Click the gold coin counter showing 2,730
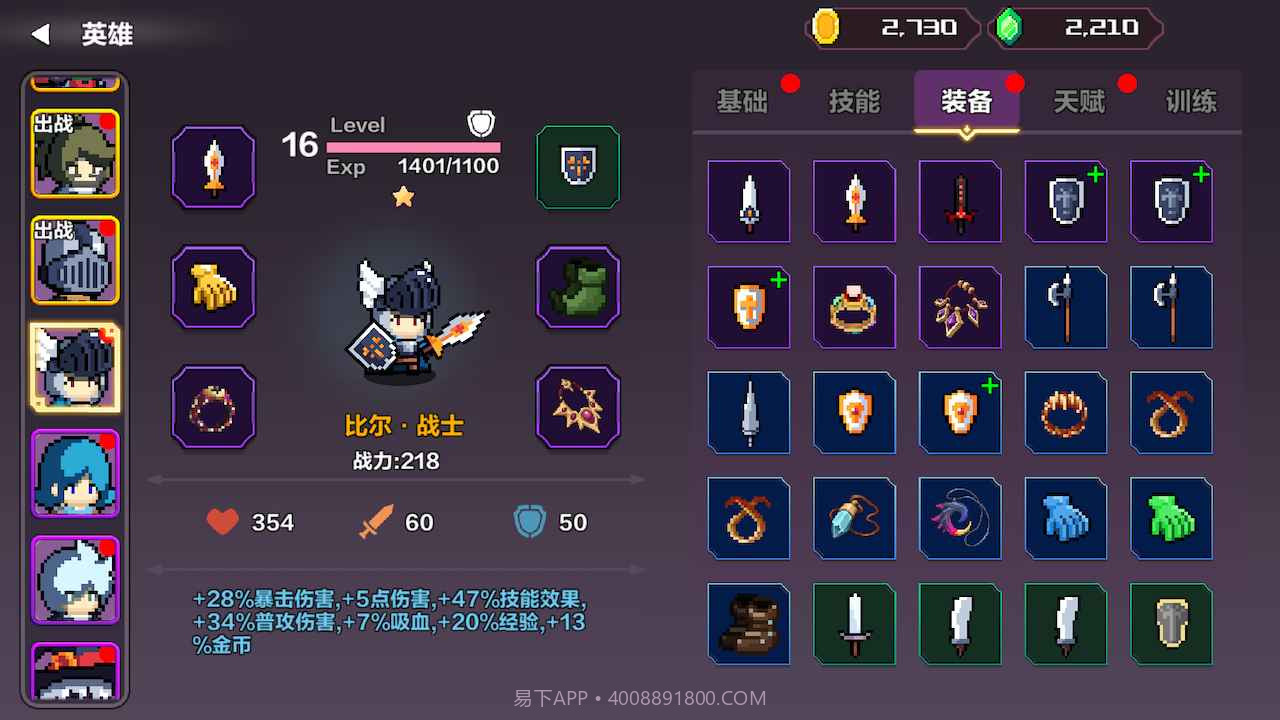Image resolution: width=1280 pixels, height=720 pixels. [x=890, y=27]
